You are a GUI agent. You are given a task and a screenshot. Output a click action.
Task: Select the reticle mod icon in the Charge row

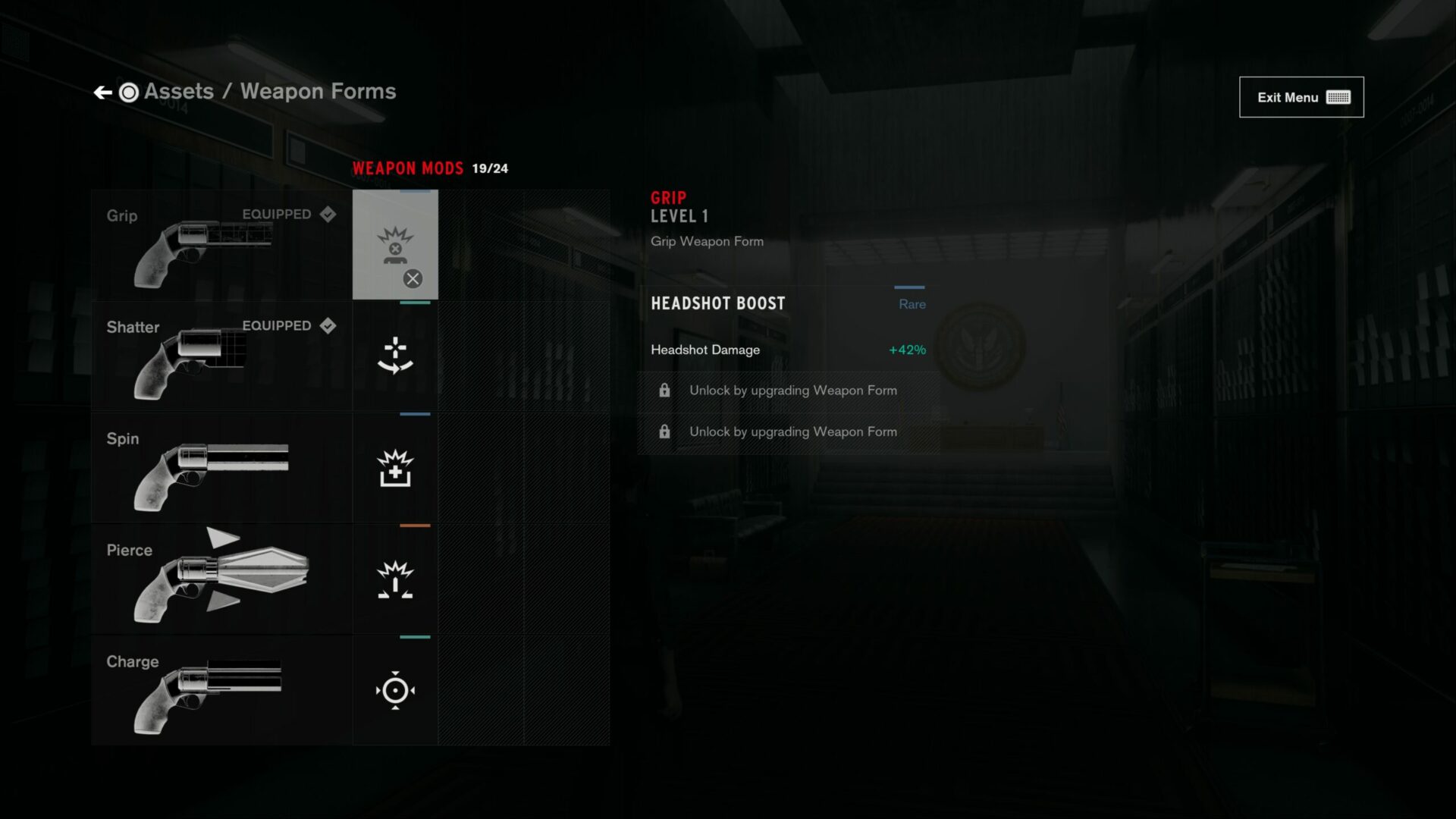[394, 691]
